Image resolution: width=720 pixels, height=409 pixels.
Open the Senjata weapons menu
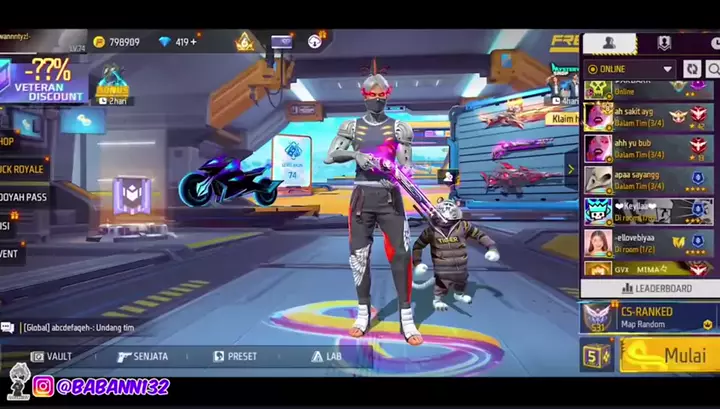(x=143, y=356)
